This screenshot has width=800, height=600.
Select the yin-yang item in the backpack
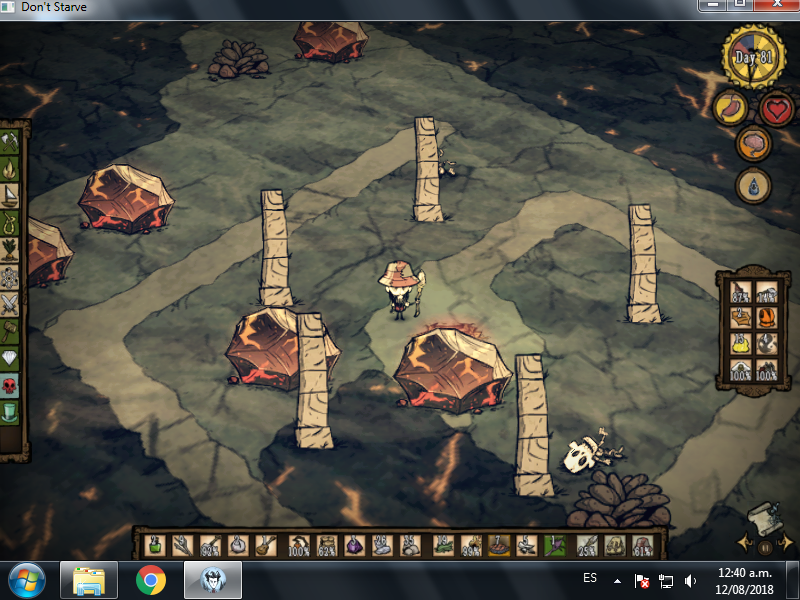point(768,344)
